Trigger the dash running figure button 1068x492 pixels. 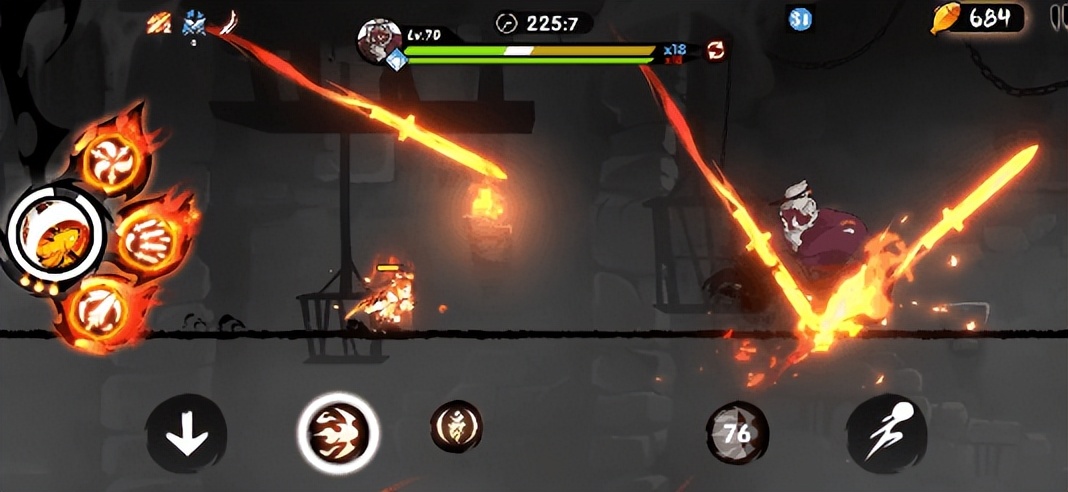coord(886,433)
